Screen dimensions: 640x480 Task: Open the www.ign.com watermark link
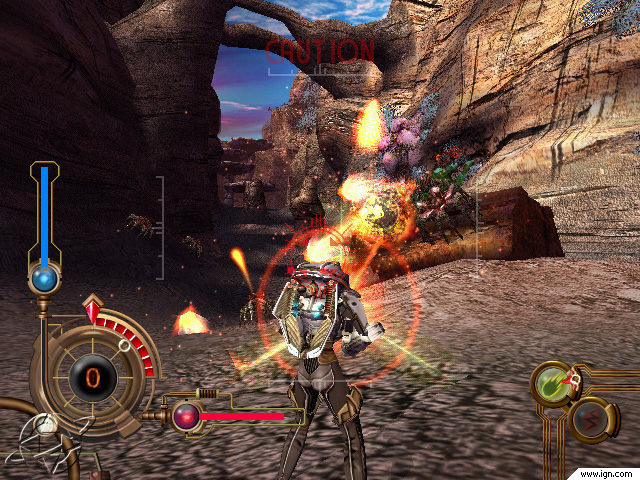[606, 471]
